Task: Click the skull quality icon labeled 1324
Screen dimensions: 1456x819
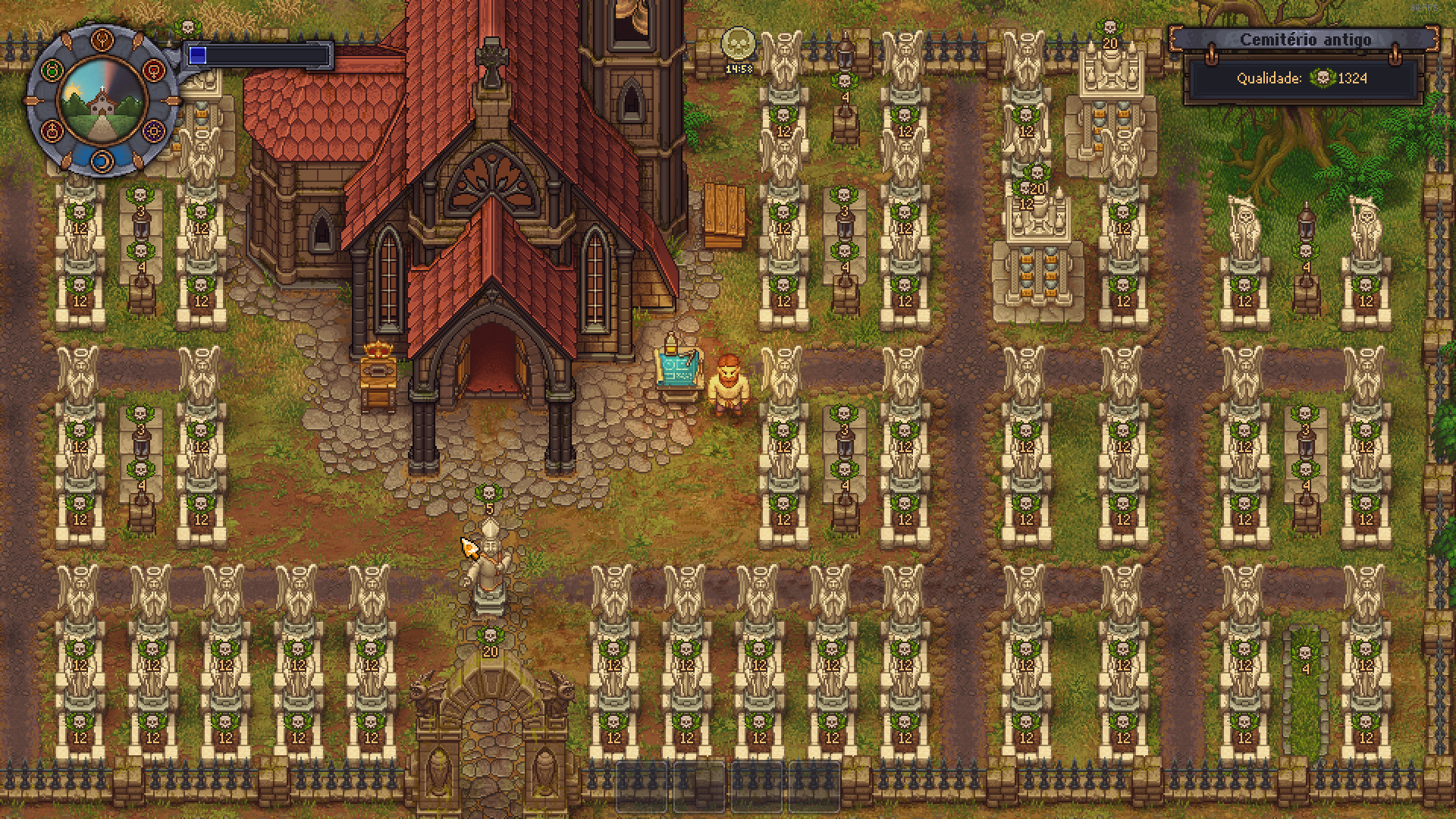Action: pos(1324,77)
